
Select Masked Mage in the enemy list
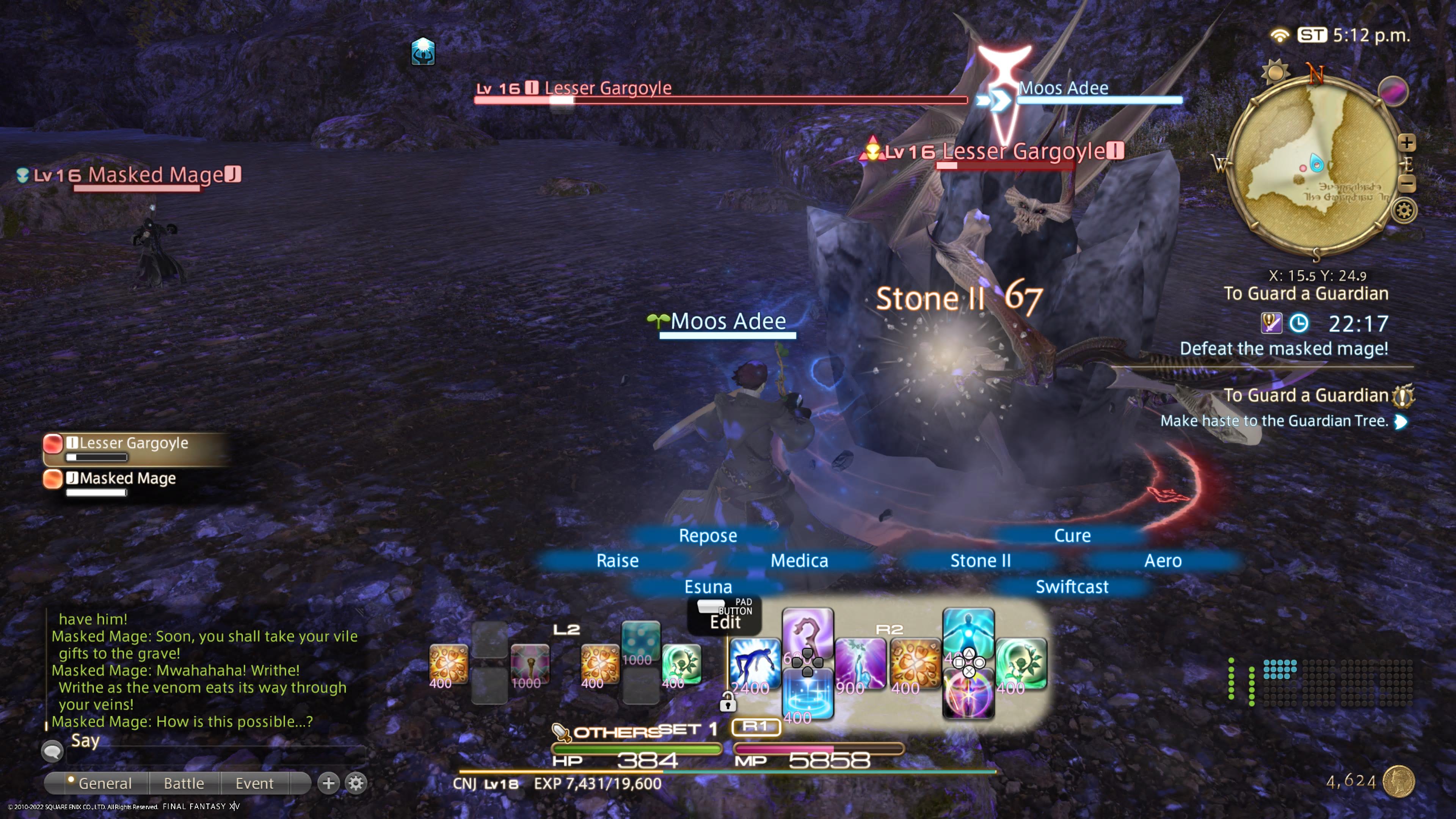[128, 479]
